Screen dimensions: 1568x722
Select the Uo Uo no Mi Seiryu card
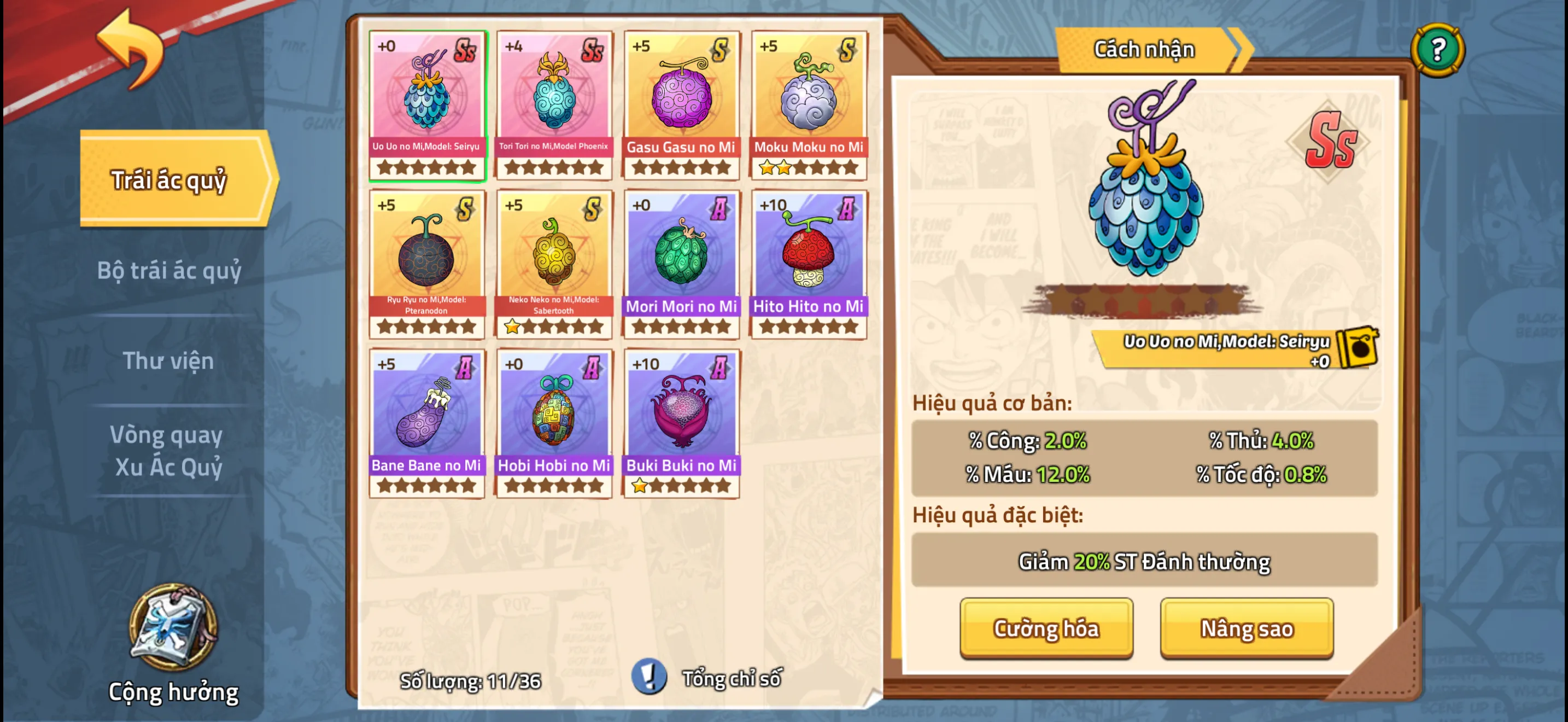click(x=426, y=104)
